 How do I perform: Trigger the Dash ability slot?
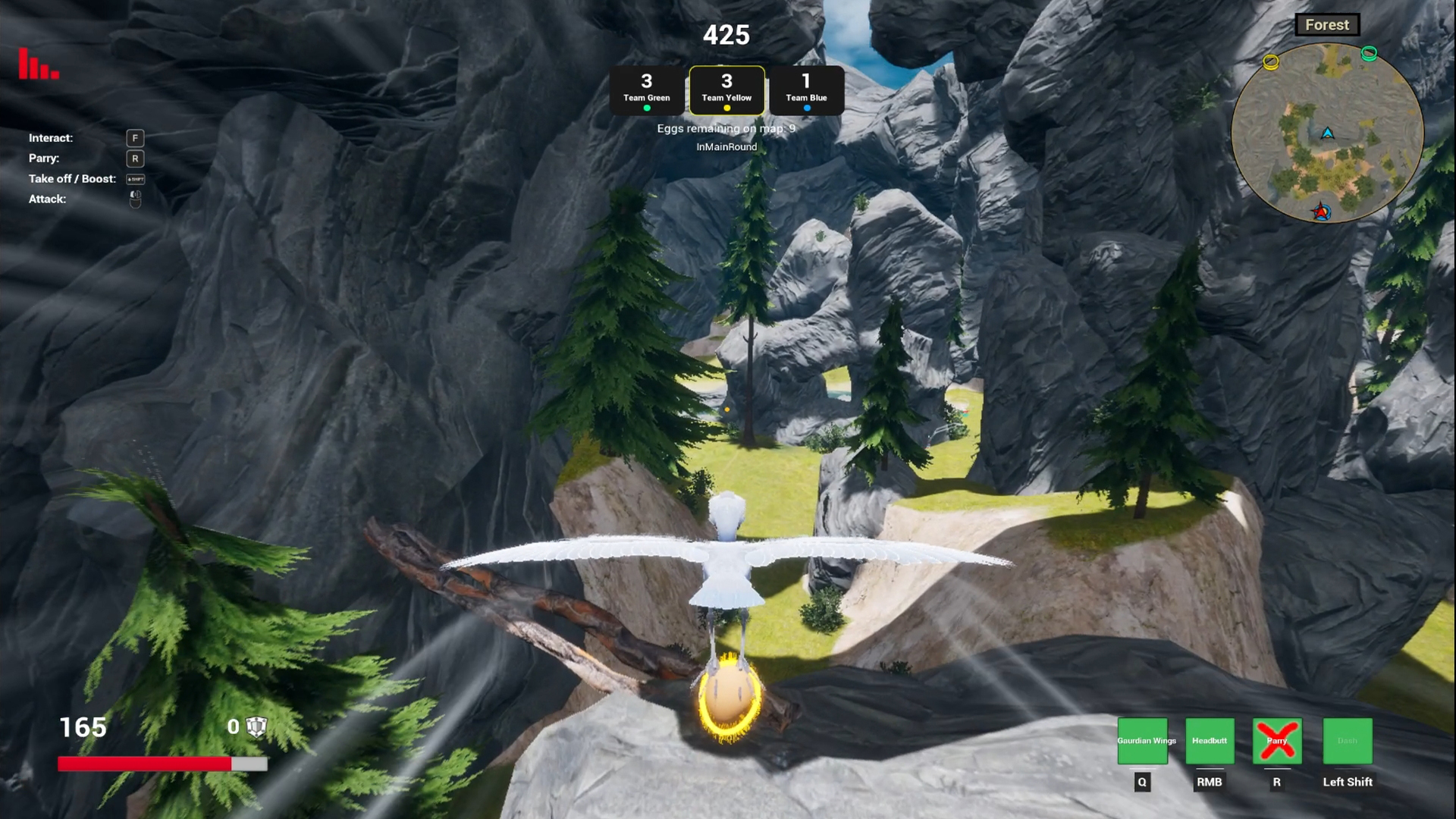pyautogui.click(x=1348, y=741)
